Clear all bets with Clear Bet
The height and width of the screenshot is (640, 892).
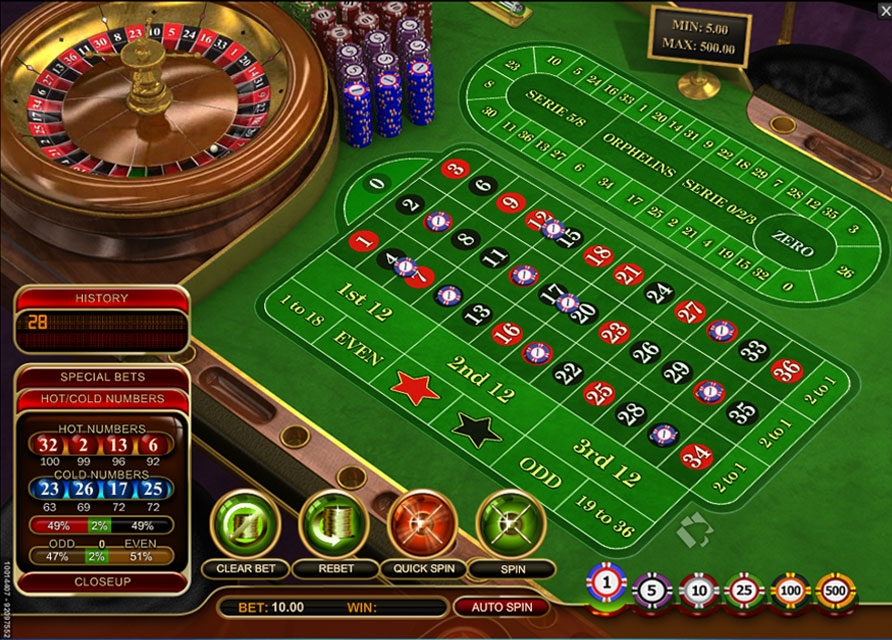[x=244, y=522]
